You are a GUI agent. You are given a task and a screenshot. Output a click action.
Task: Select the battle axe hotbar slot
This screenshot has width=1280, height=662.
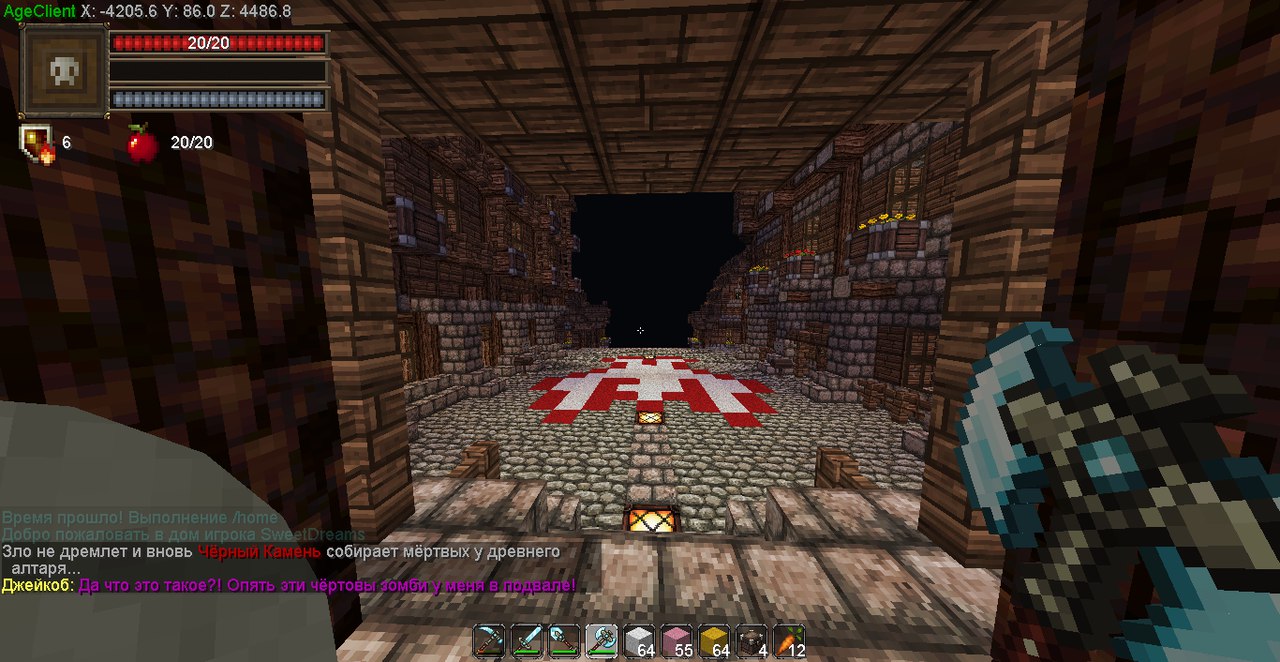pyautogui.click(x=602, y=640)
